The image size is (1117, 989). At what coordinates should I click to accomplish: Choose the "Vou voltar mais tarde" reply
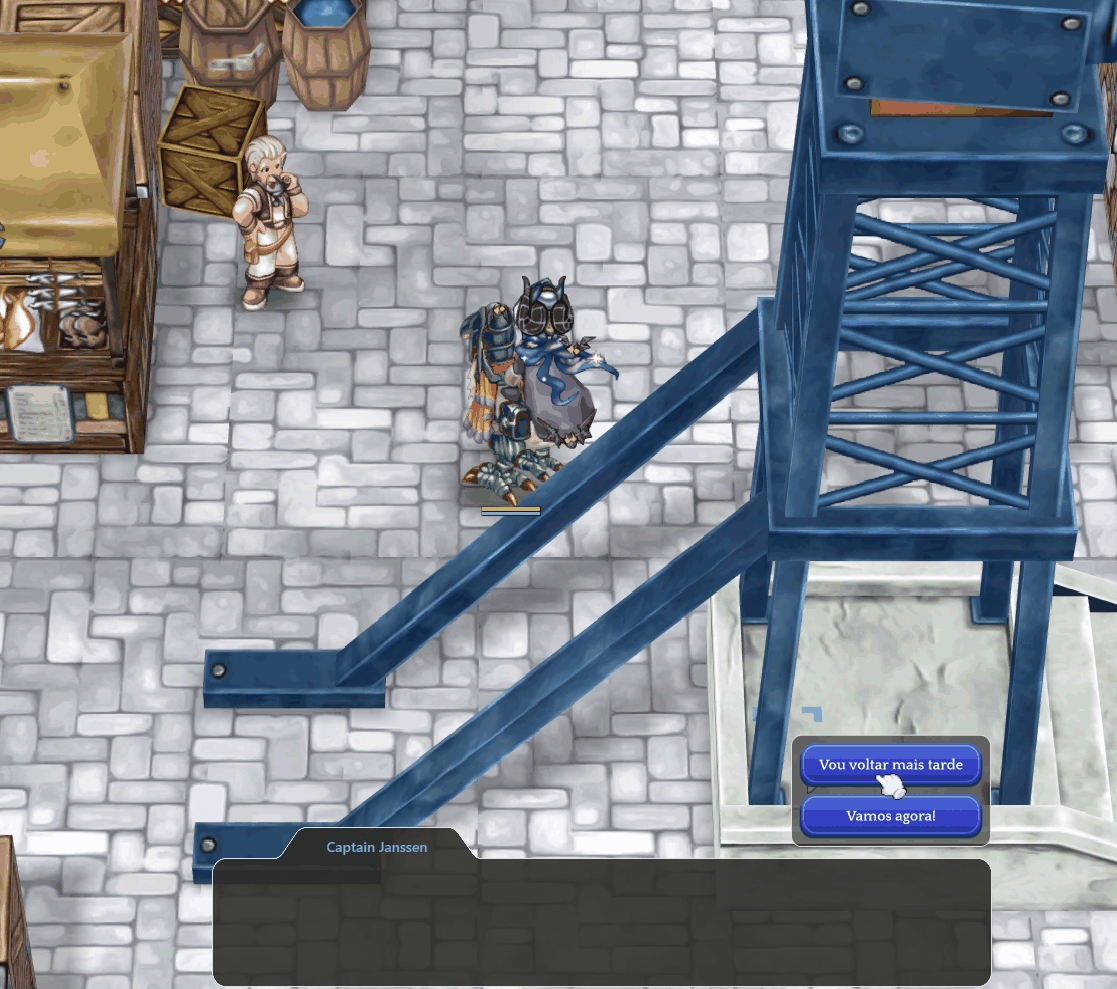point(890,765)
